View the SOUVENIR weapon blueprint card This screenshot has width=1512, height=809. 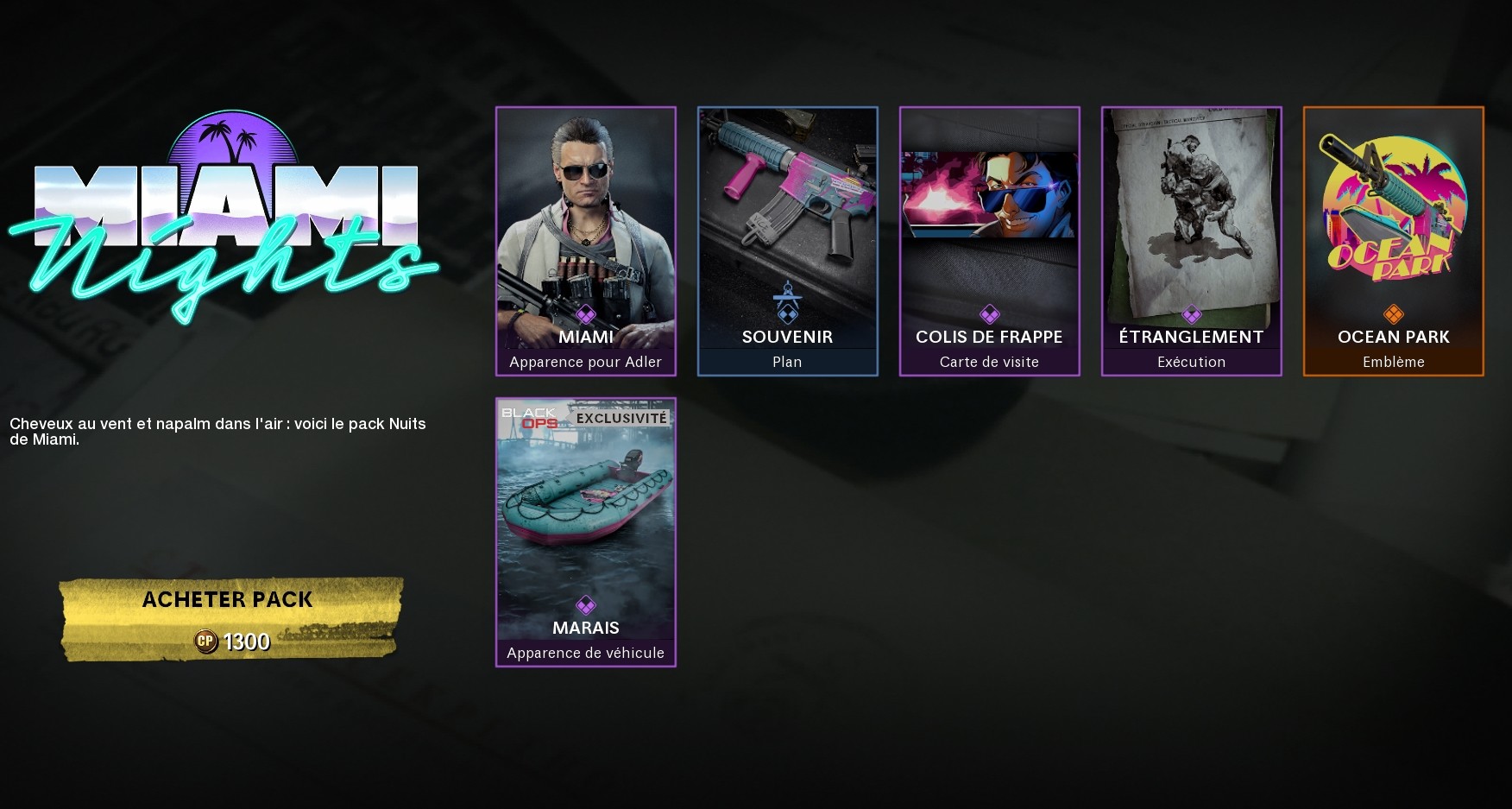pos(787,216)
